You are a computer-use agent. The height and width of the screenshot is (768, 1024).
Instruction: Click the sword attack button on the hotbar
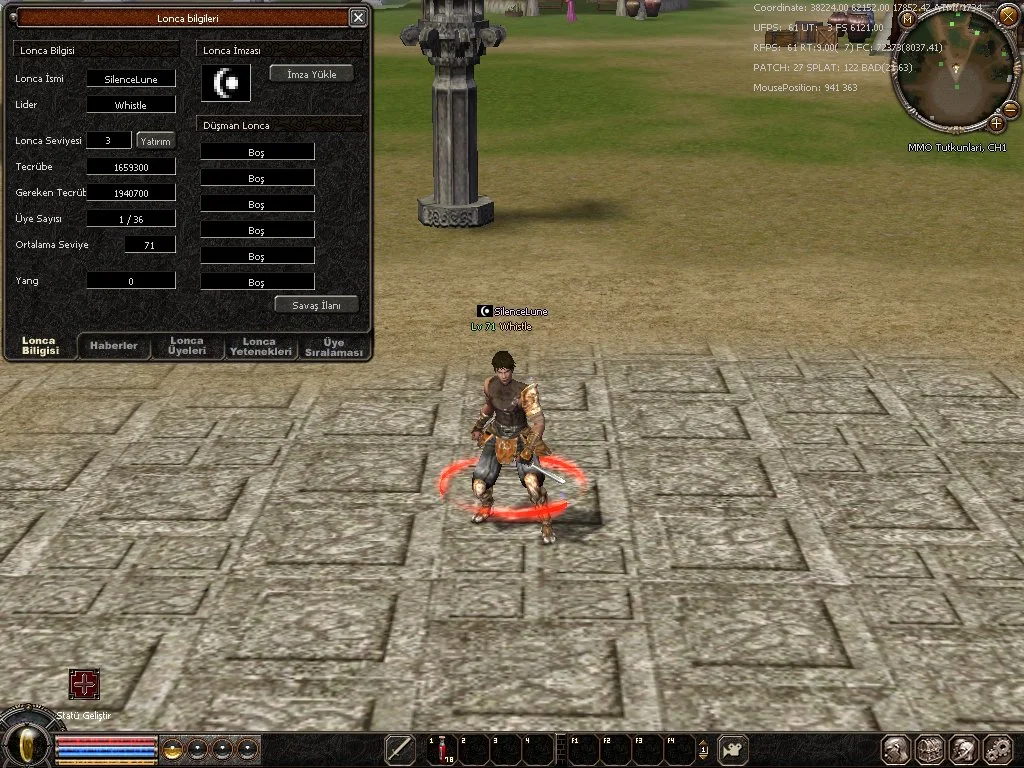(x=400, y=749)
